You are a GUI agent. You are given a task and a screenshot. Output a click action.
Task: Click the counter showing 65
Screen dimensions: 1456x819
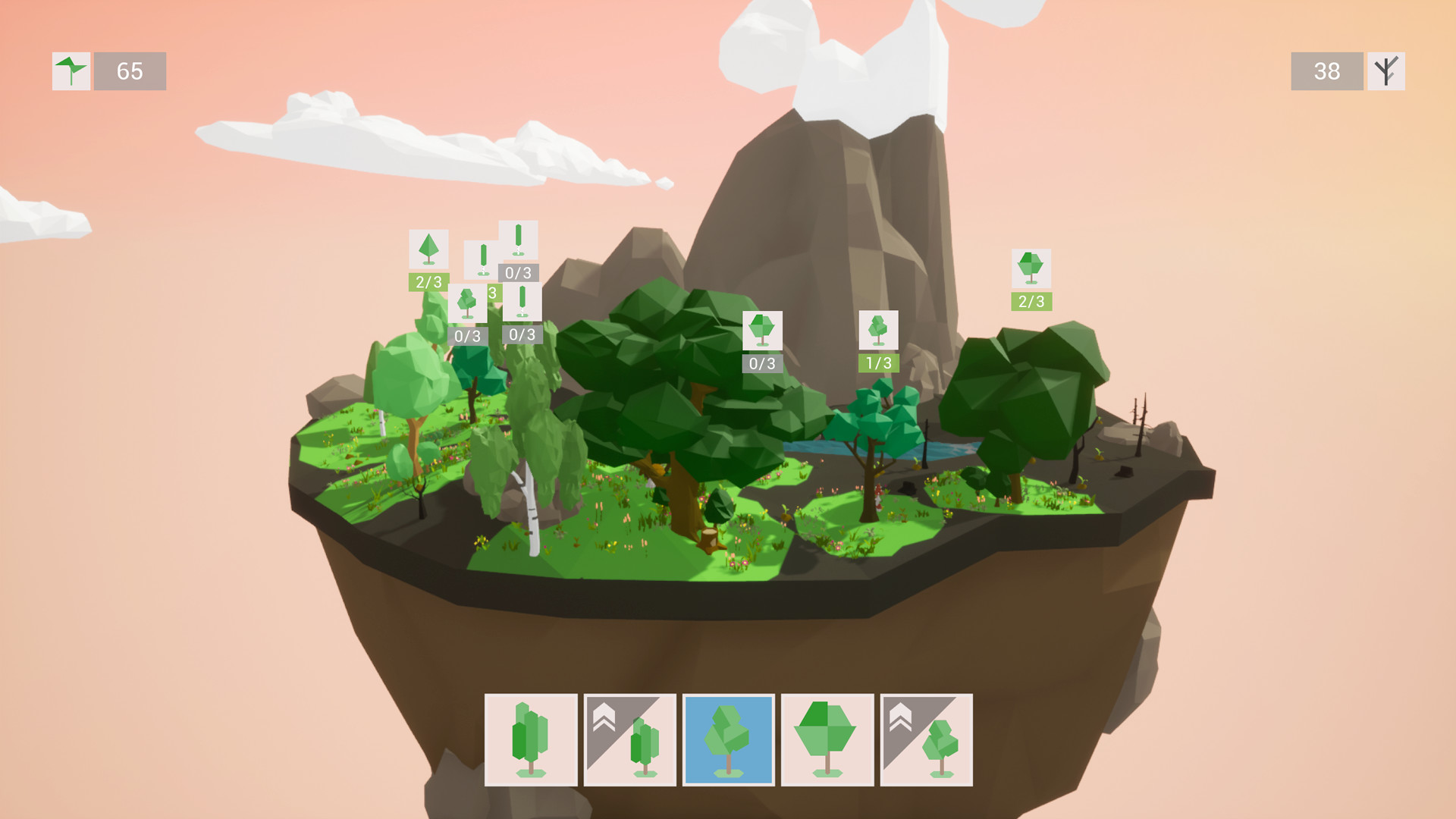coord(129,72)
